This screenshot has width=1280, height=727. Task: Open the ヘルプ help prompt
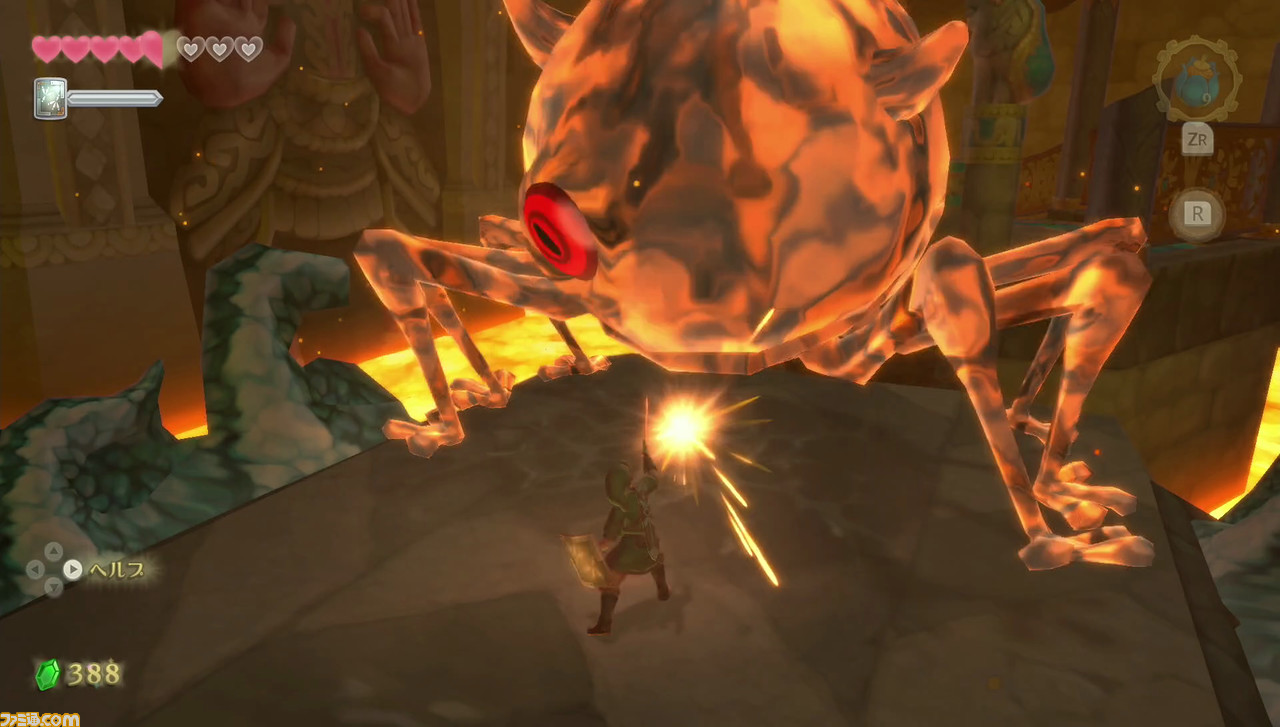tap(118, 569)
